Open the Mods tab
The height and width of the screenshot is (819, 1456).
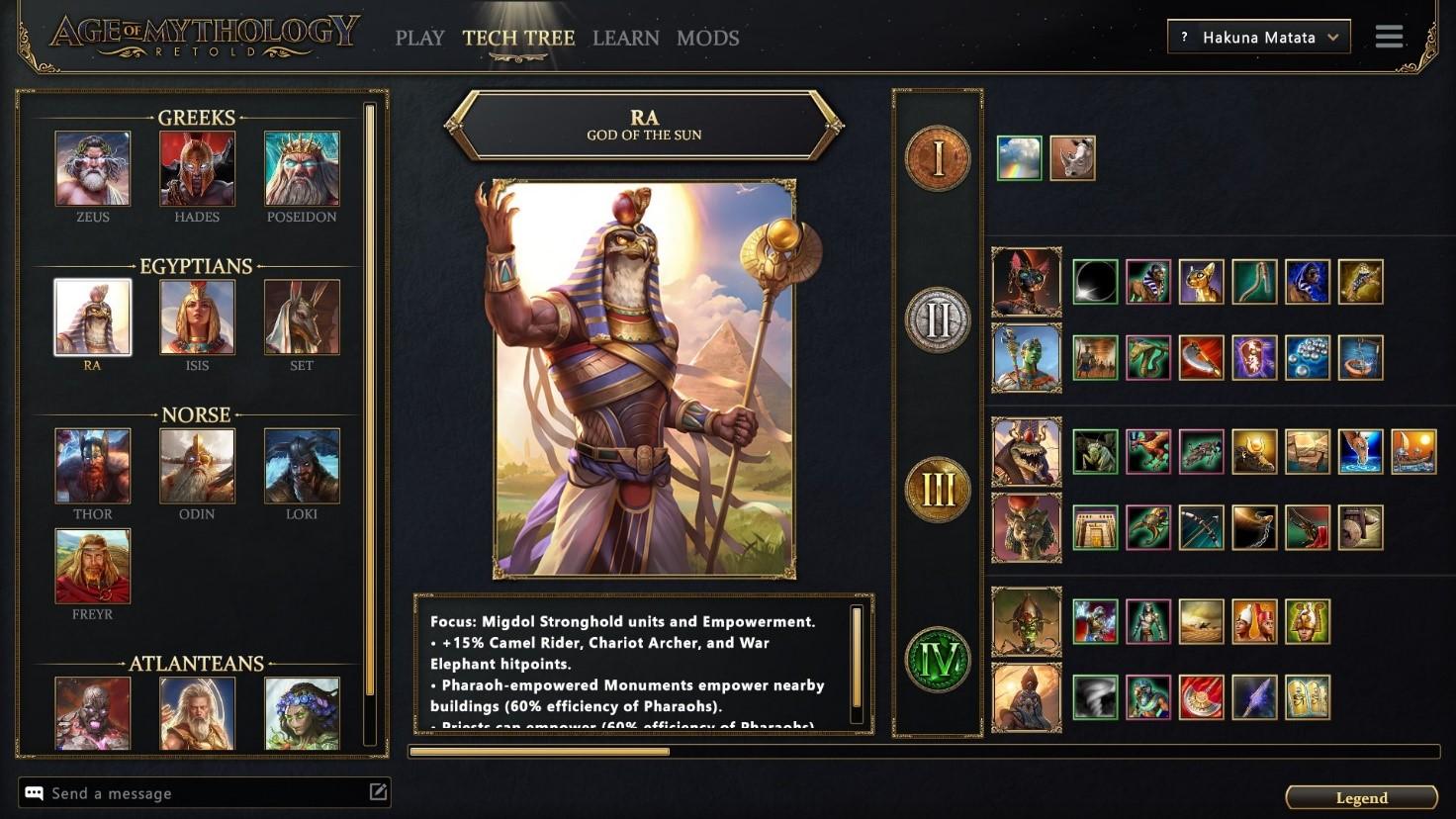(x=707, y=39)
